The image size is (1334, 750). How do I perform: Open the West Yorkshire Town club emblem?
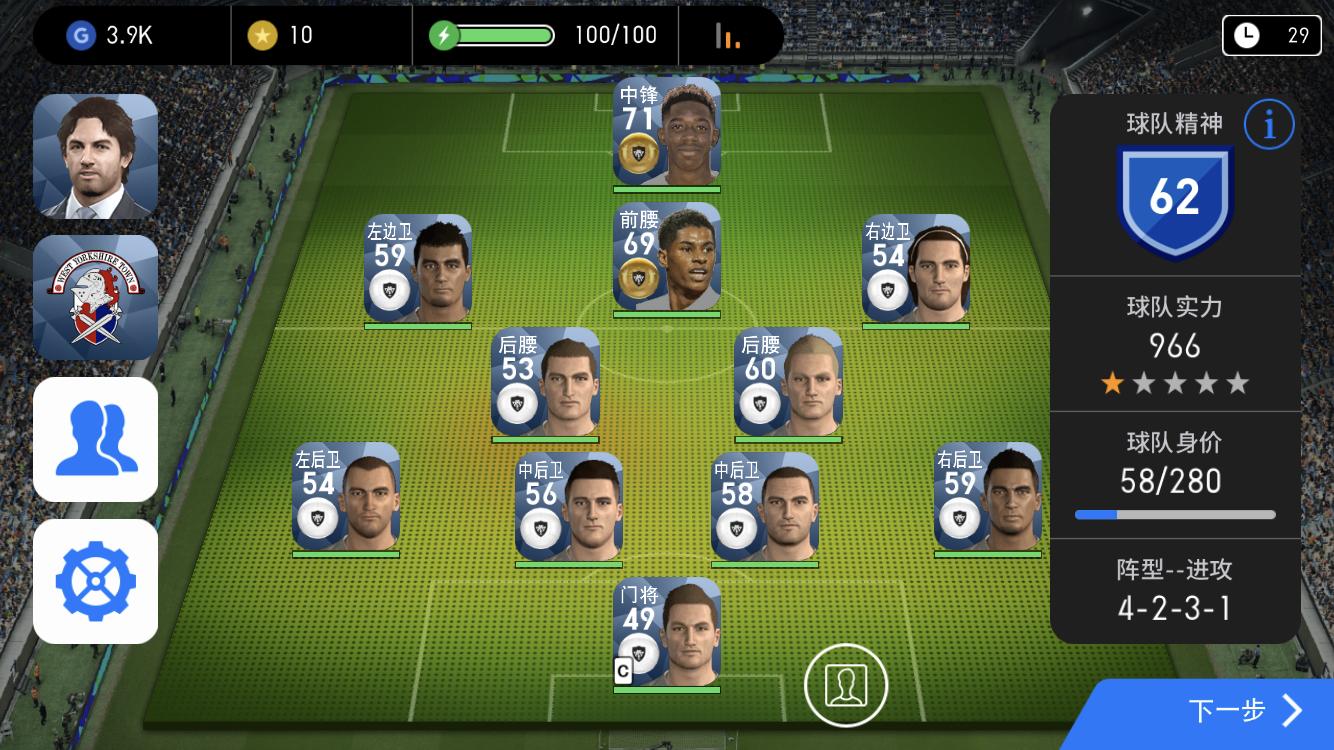click(96, 298)
